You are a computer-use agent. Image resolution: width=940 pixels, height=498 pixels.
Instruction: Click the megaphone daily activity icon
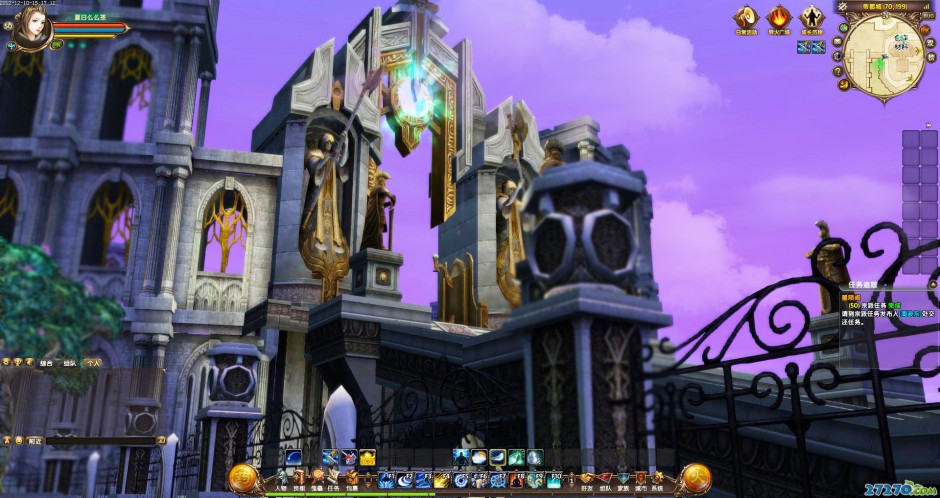[747, 18]
